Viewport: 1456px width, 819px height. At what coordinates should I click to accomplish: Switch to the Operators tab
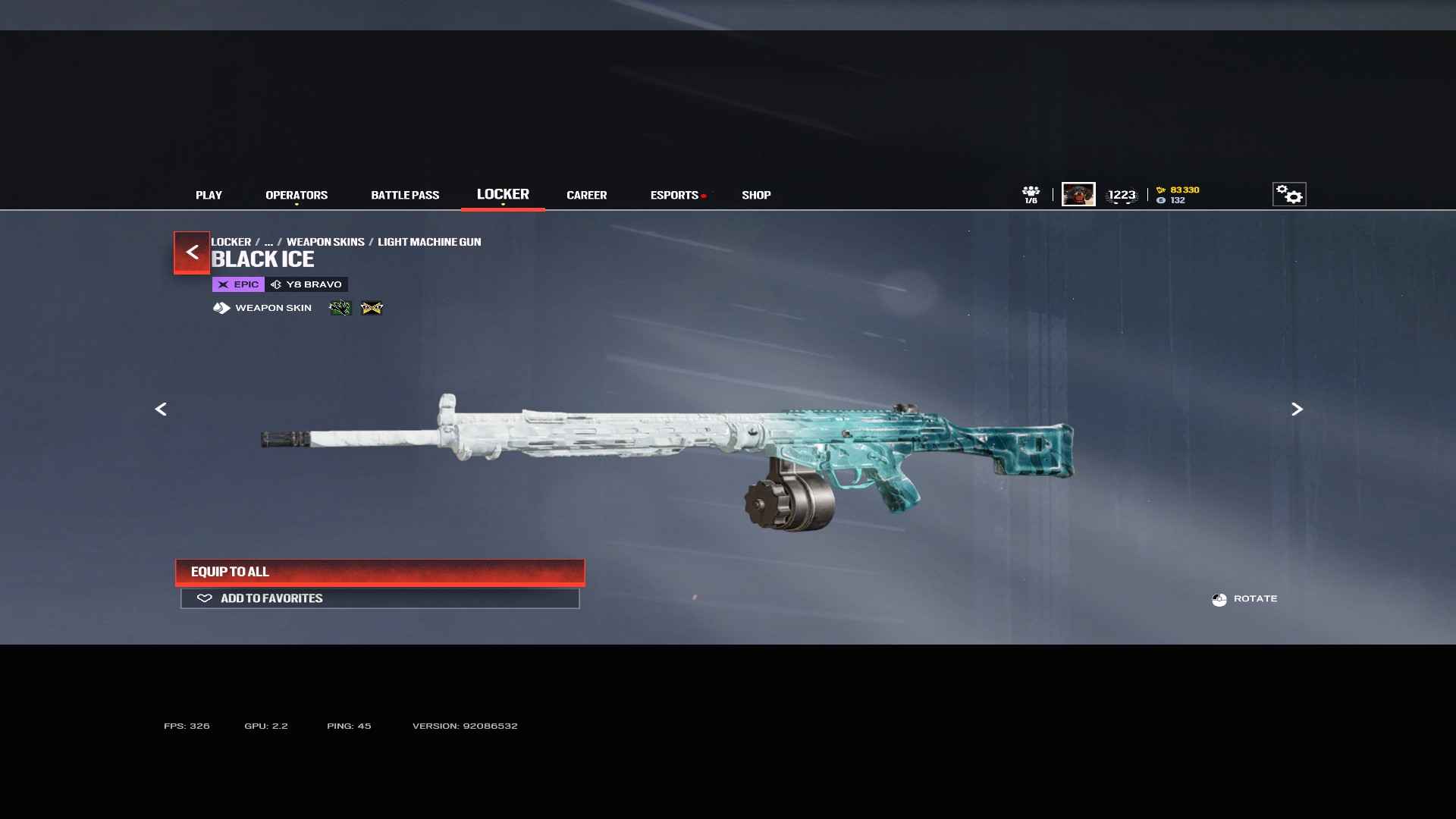(x=297, y=195)
